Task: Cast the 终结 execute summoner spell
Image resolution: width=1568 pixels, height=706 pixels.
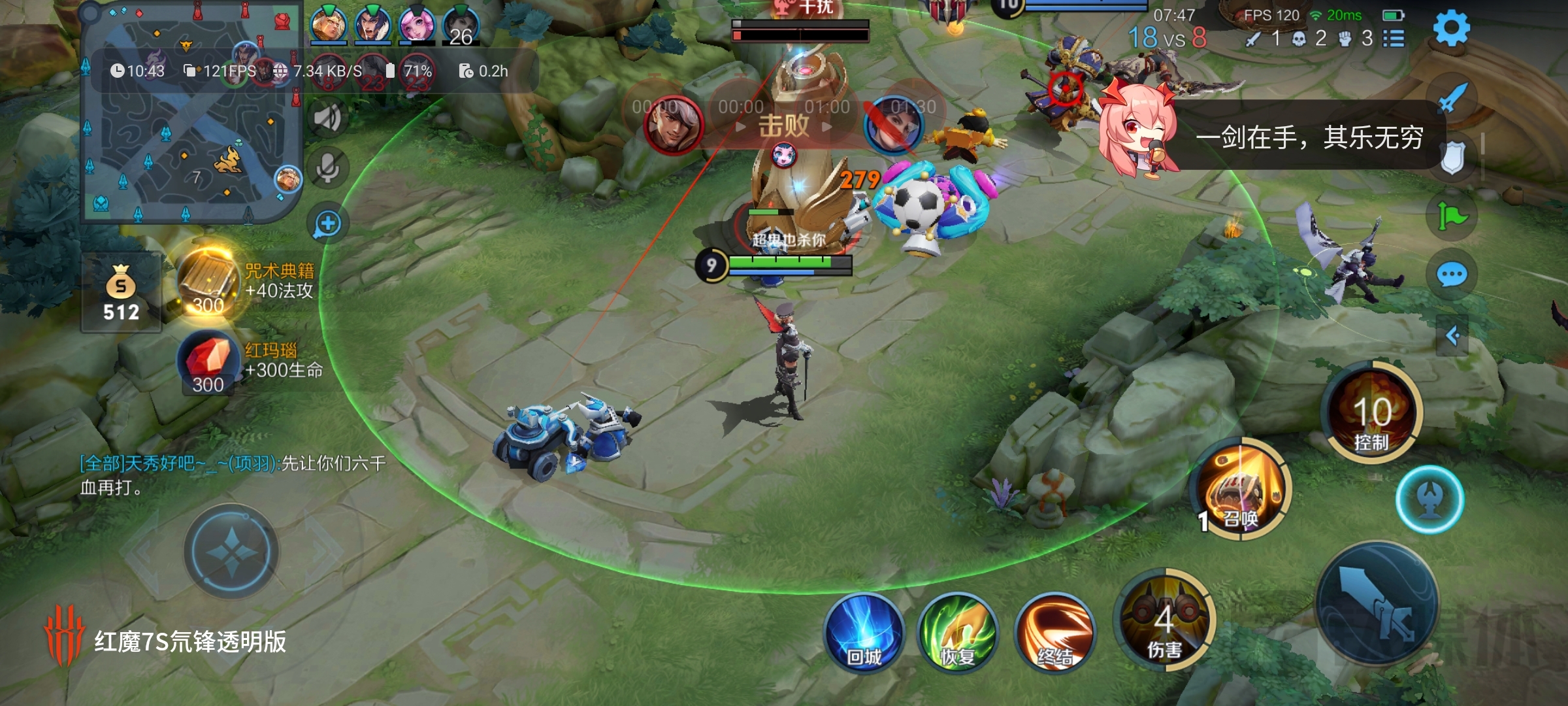Action: (1054, 633)
